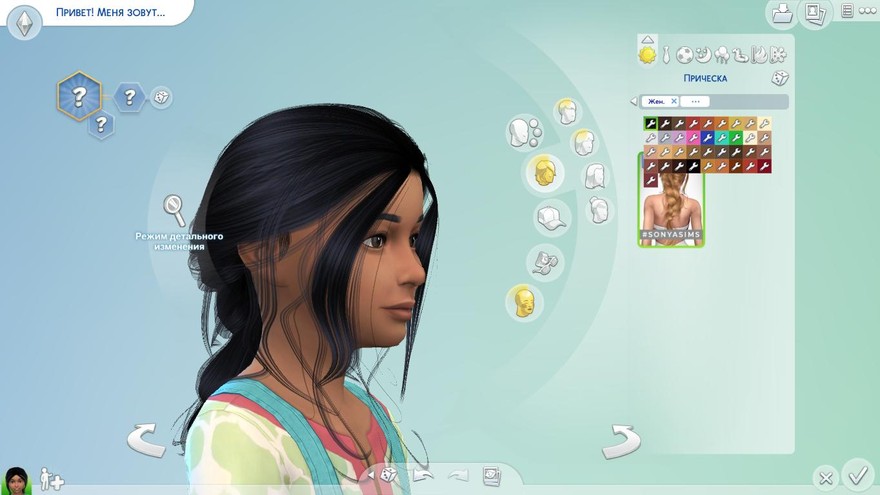Viewport: 880px width, 495px height.
Task: Open the hats category with the cap icon
Action: pos(550,216)
